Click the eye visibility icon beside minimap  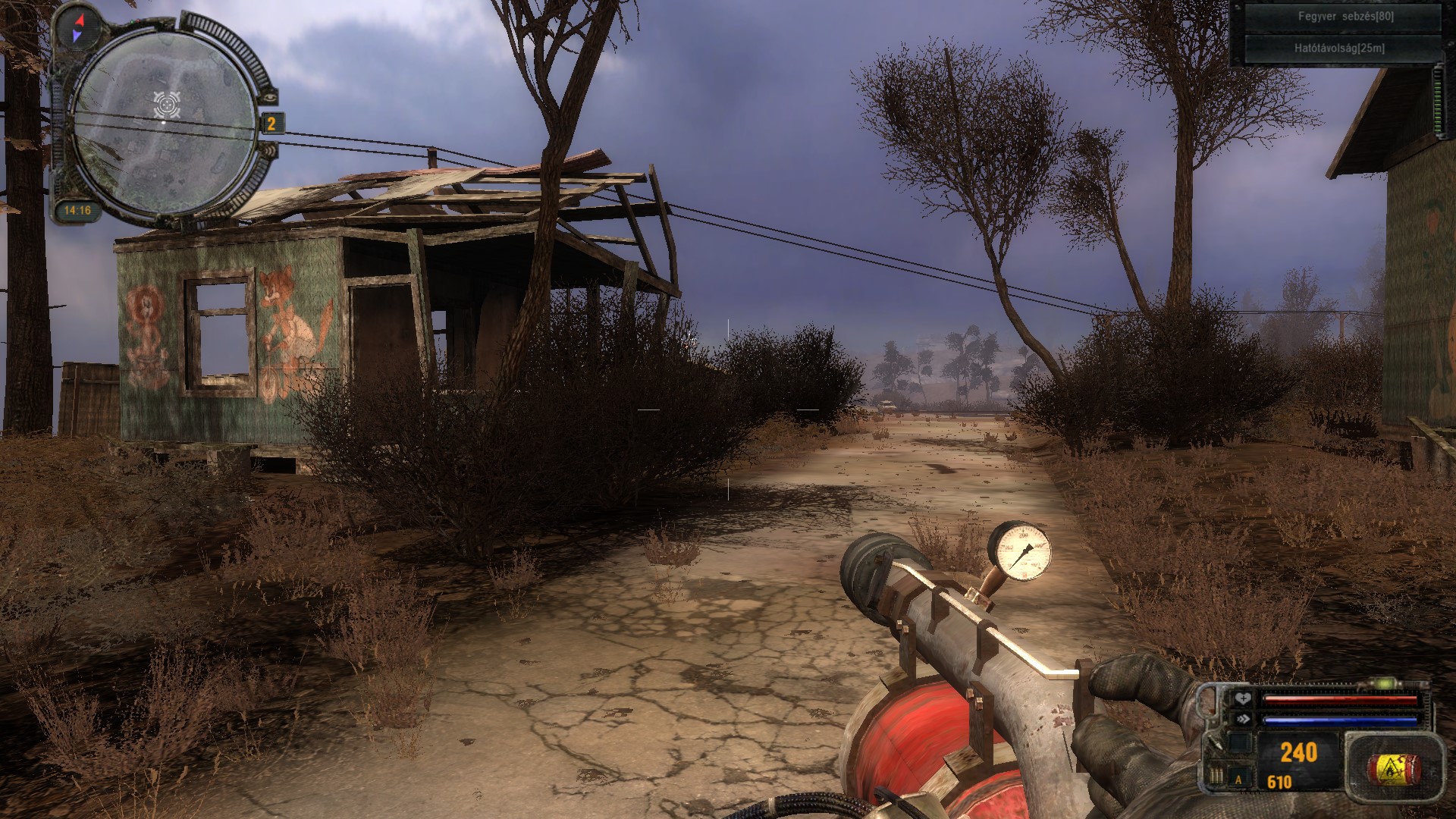(270, 97)
